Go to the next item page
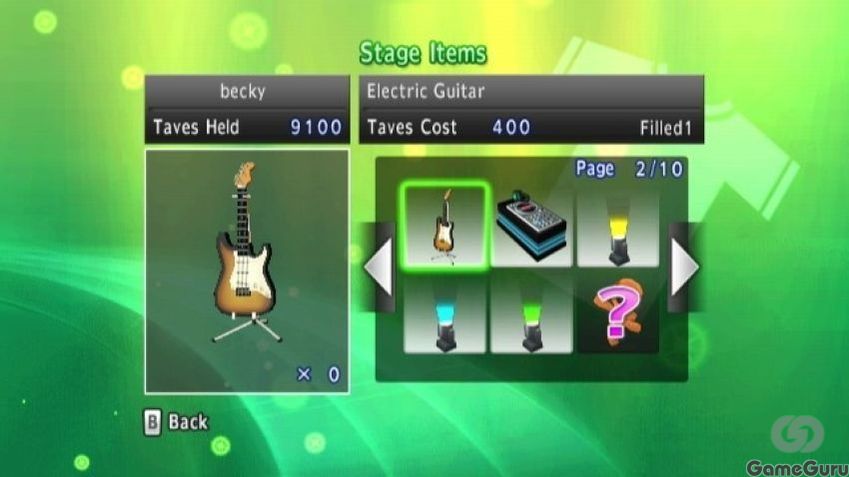Viewport: 849px width, 477px height. tap(684, 266)
